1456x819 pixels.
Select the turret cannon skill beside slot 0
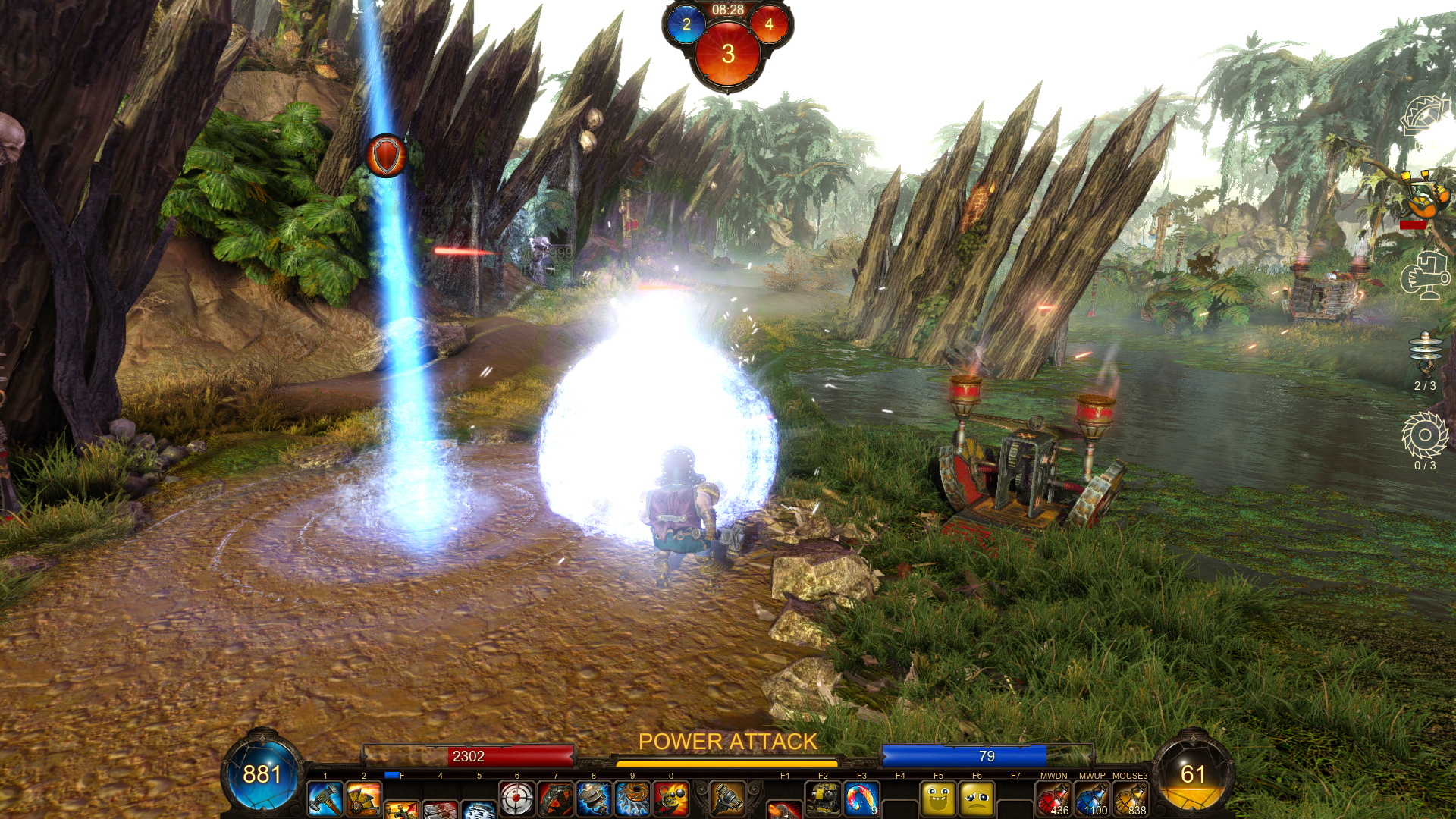[726, 799]
